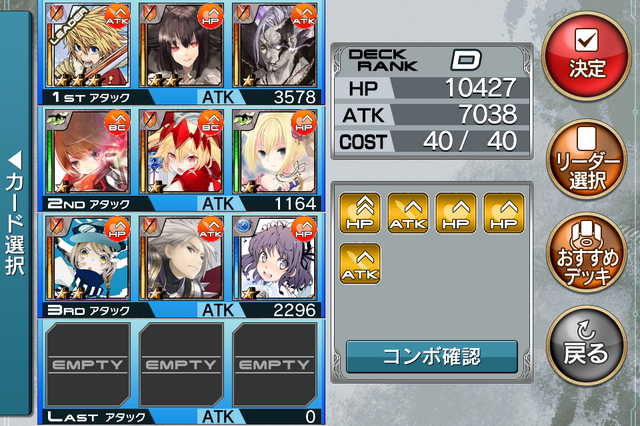
Task: Select the blue-and-white striped hat character card
Action: (x=83, y=258)
